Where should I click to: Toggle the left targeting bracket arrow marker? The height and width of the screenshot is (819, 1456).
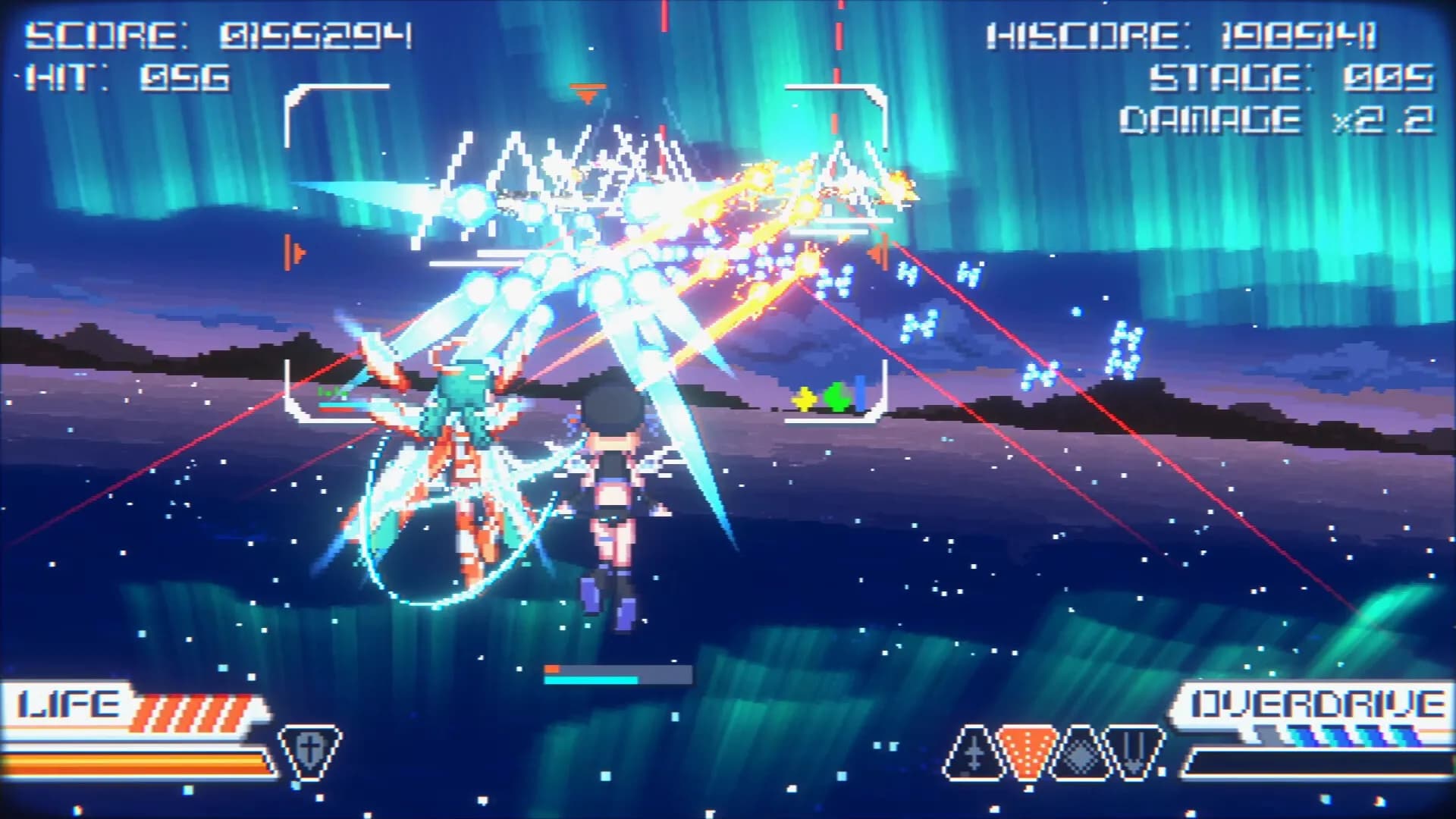click(x=294, y=250)
